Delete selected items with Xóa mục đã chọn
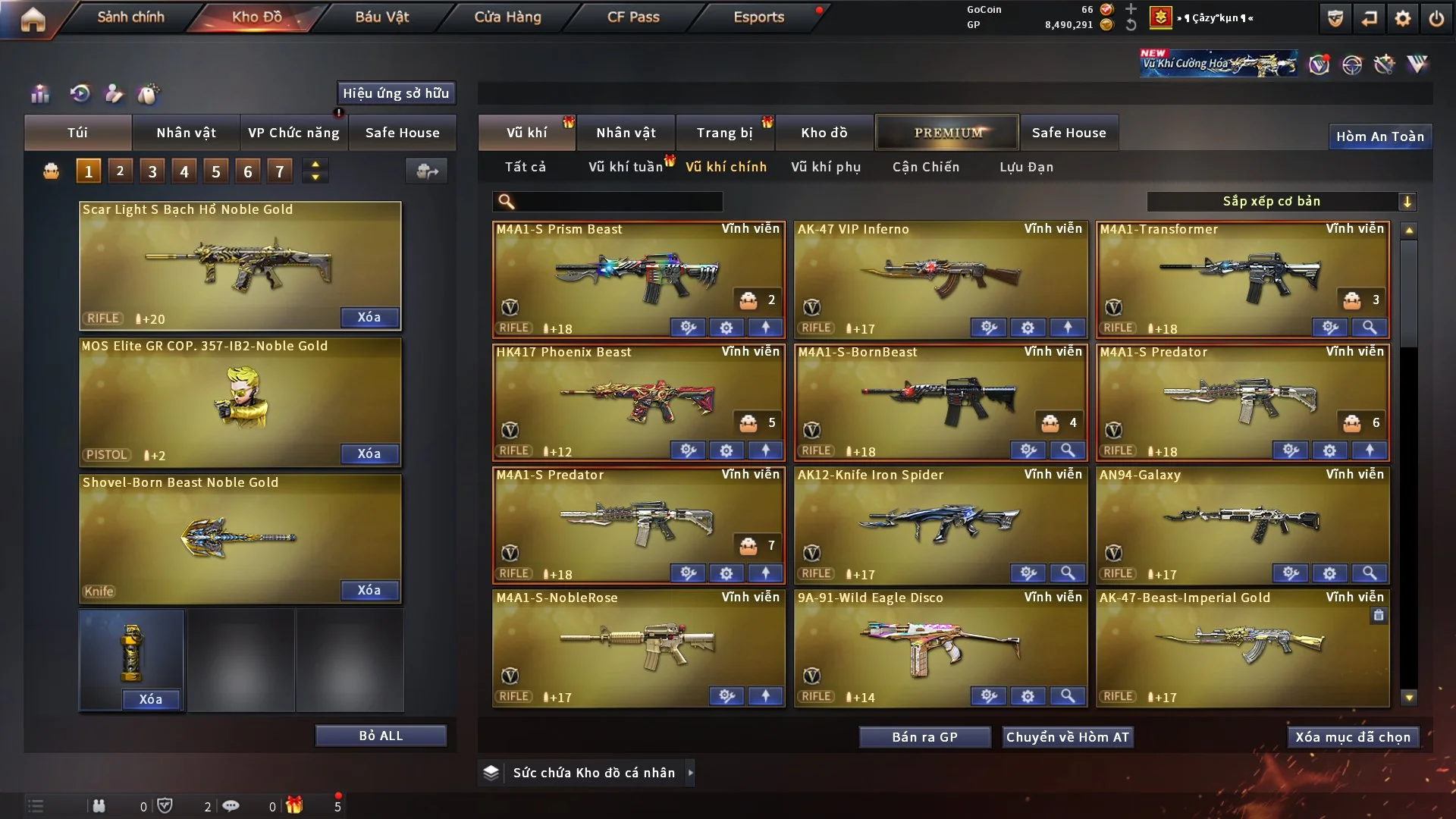 point(1353,737)
